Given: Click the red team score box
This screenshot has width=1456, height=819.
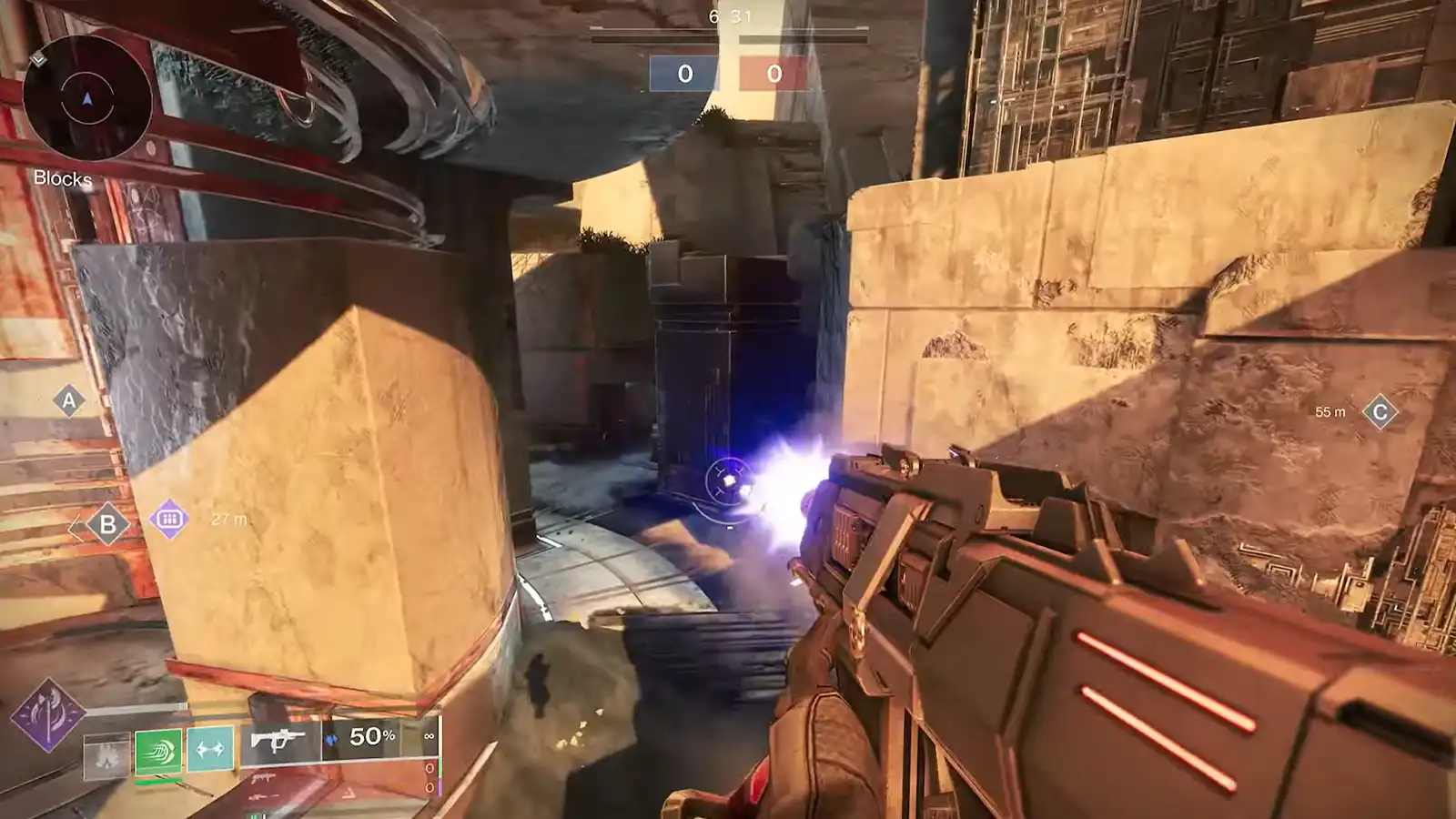Looking at the screenshot, I should pos(774,72).
